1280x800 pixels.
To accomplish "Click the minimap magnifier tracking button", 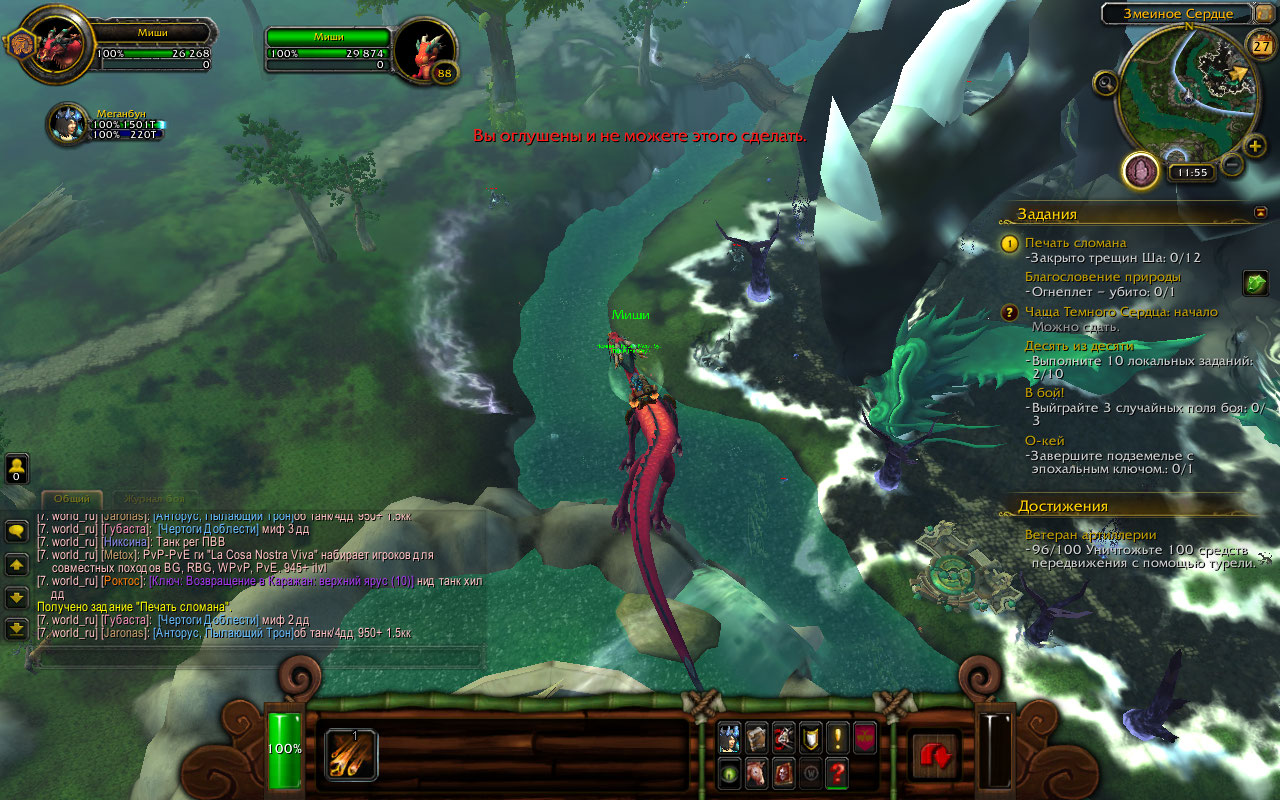I will pyautogui.click(x=1105, y=83).
